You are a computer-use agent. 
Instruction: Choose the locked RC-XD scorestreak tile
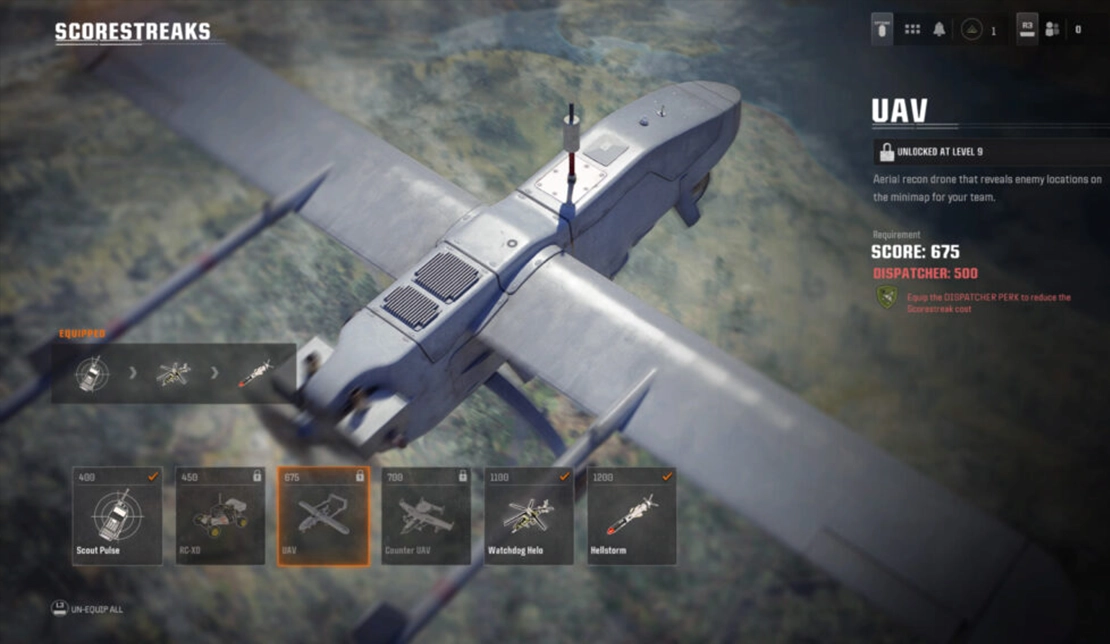tap(220, 515)
